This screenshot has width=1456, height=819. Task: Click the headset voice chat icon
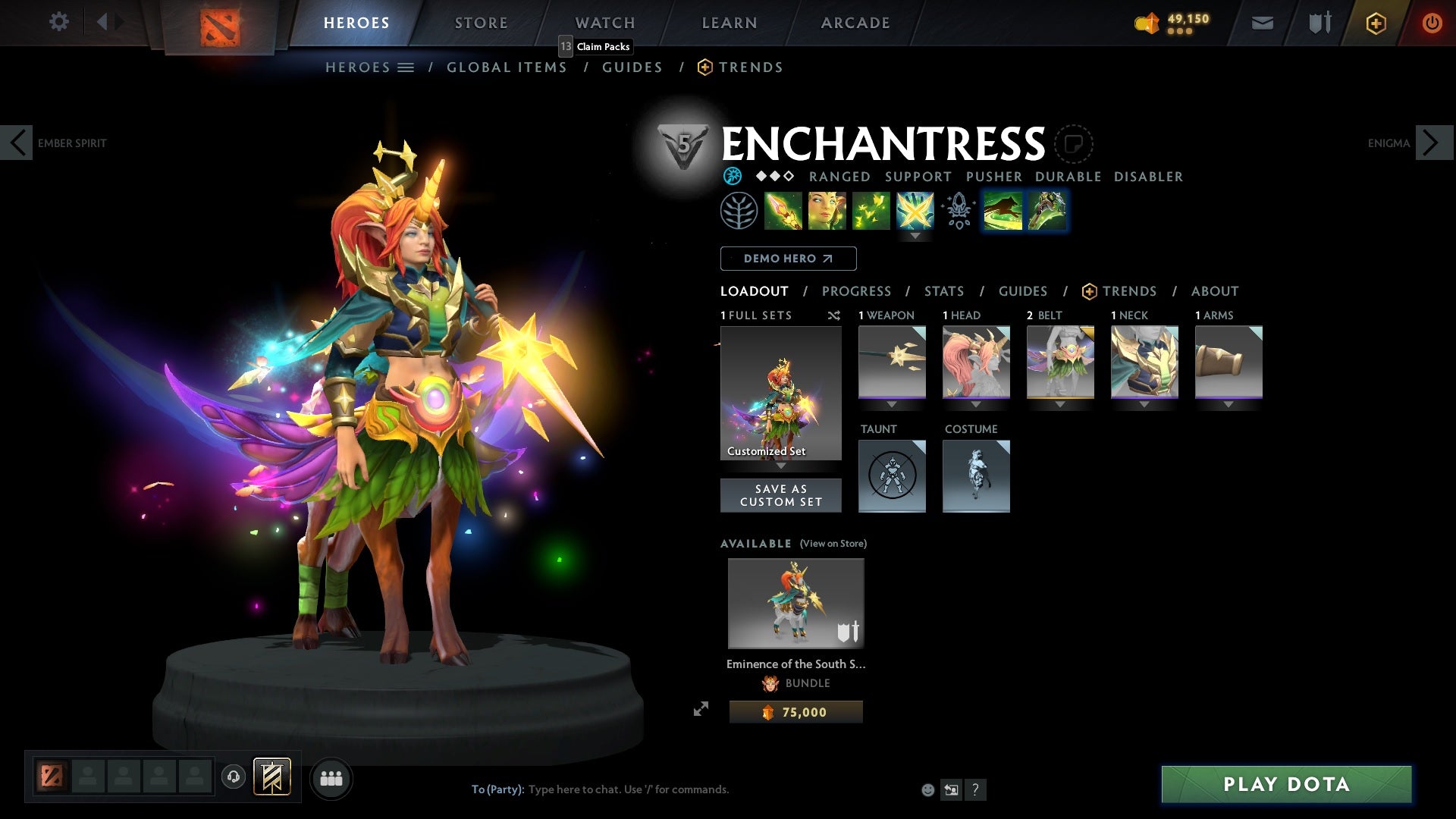[233, 778]
